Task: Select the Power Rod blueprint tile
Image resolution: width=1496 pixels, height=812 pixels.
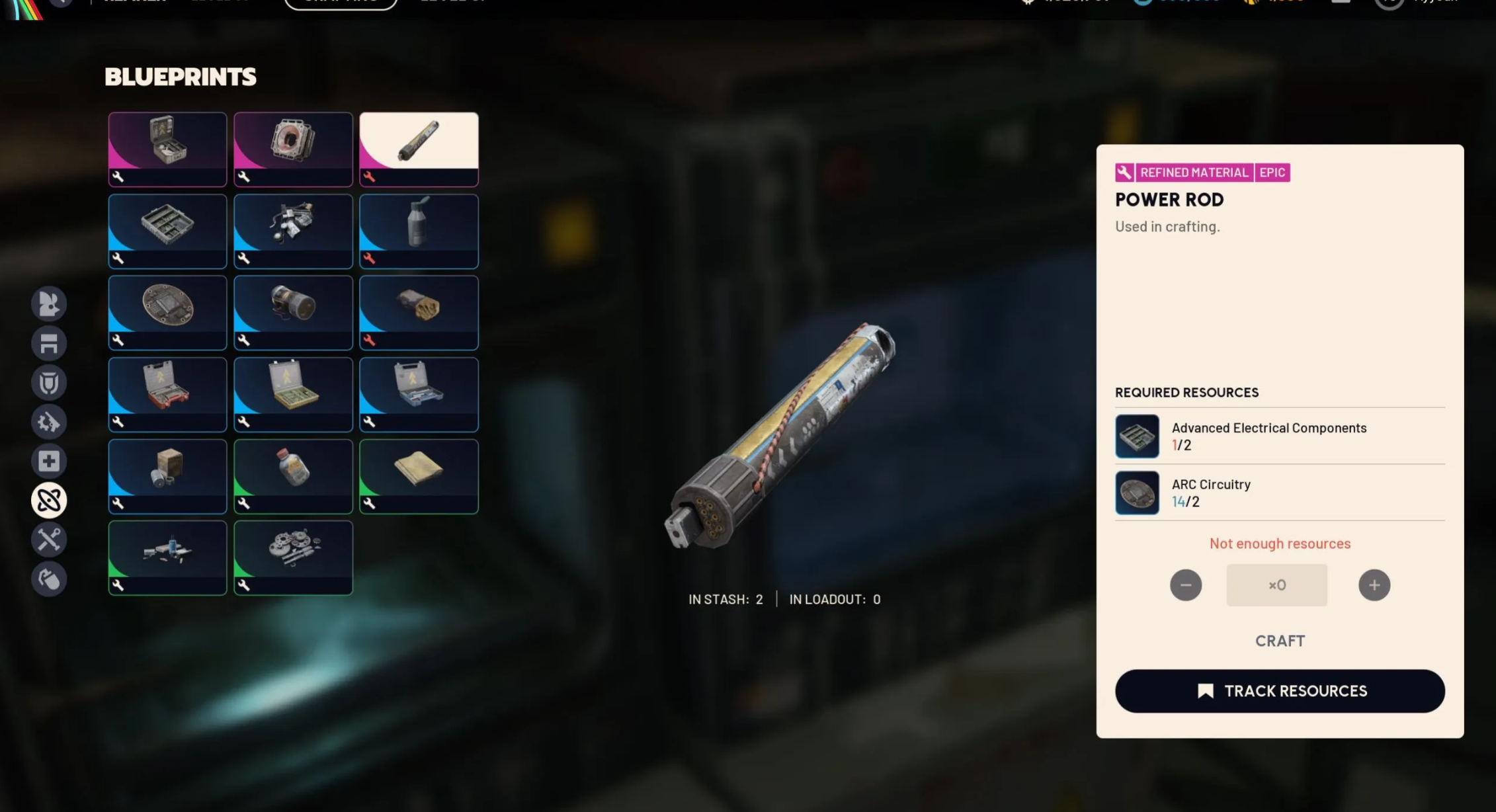Action: pyautogui.click(x=419, y=149)
